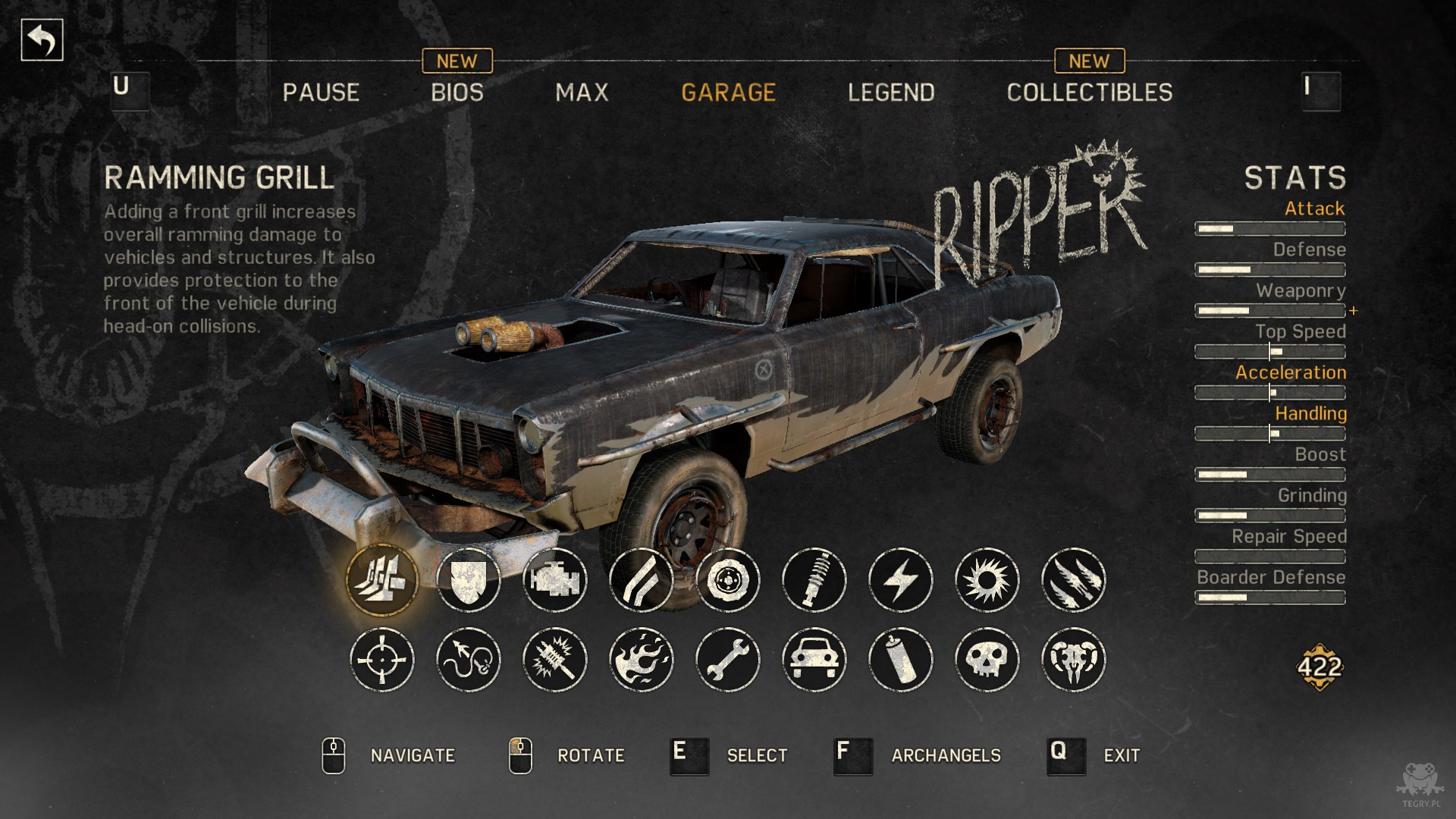1456x819 pixels.
Task: Choose the car body icon
Action: click(814, 660)
